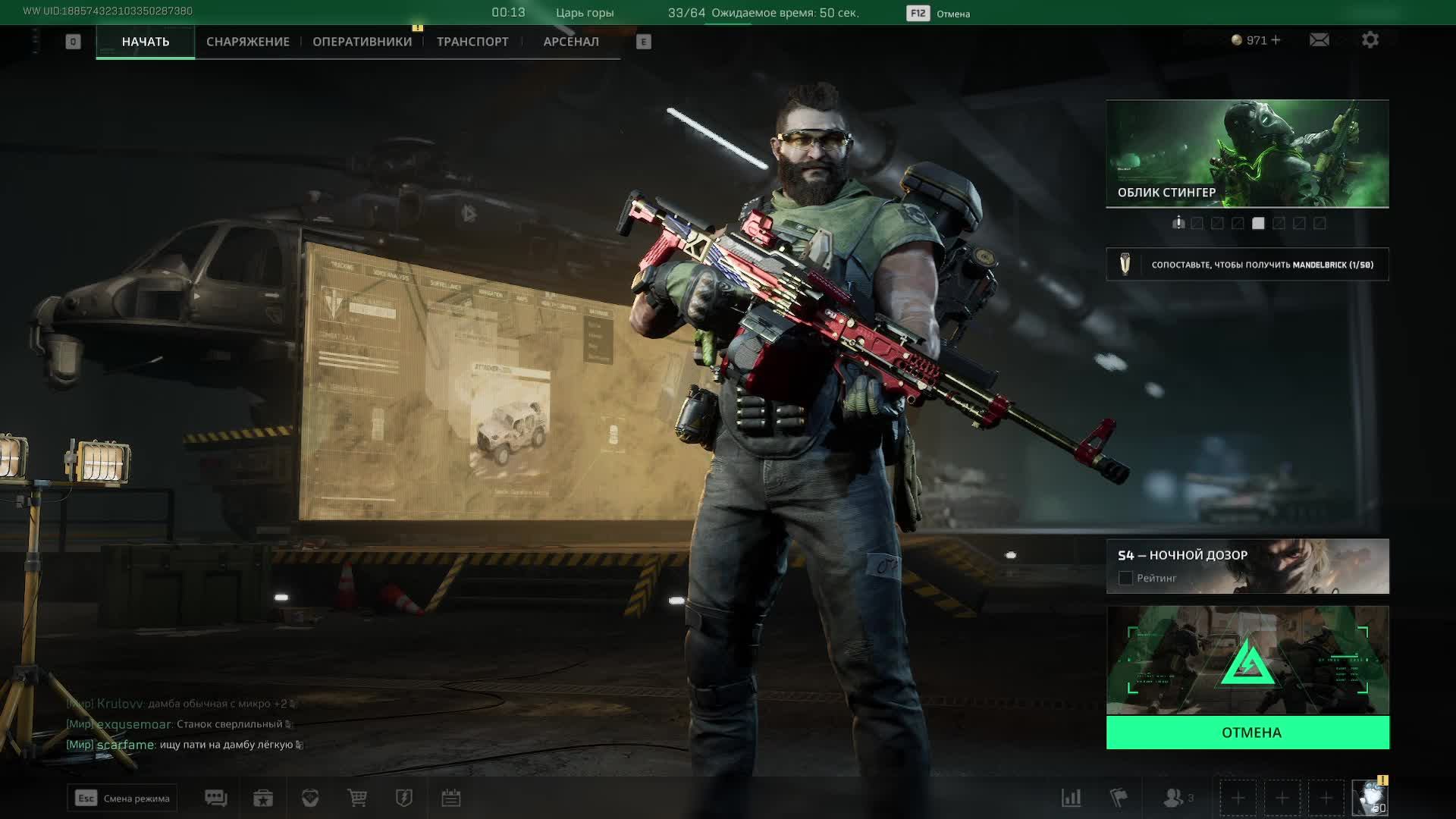This screenshot has width=1456, height=819.
Task: Open the Mandelbrick matching offer
Action: click(x=1247, y=265)
